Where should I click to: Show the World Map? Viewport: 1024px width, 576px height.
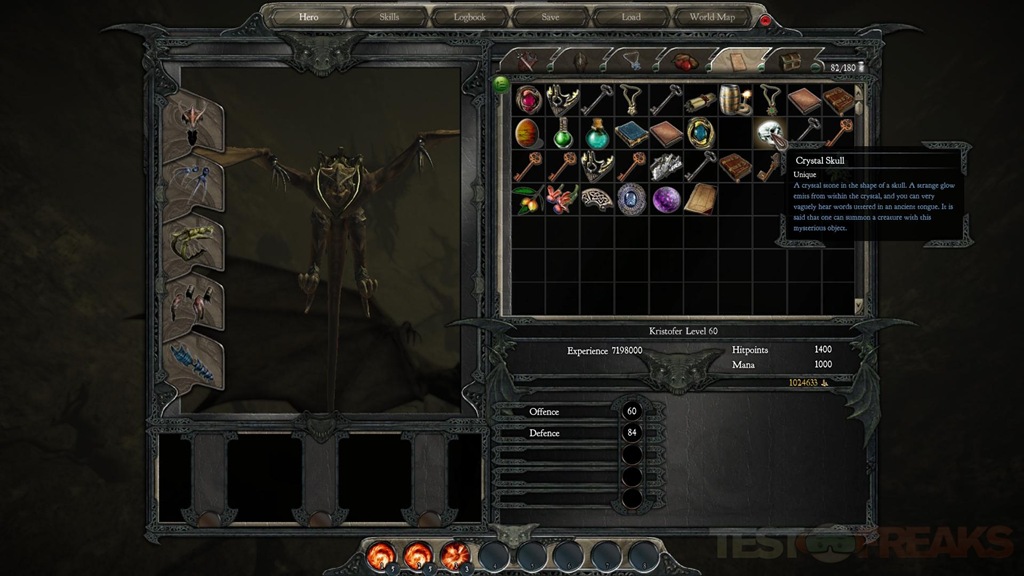point(711,17)
